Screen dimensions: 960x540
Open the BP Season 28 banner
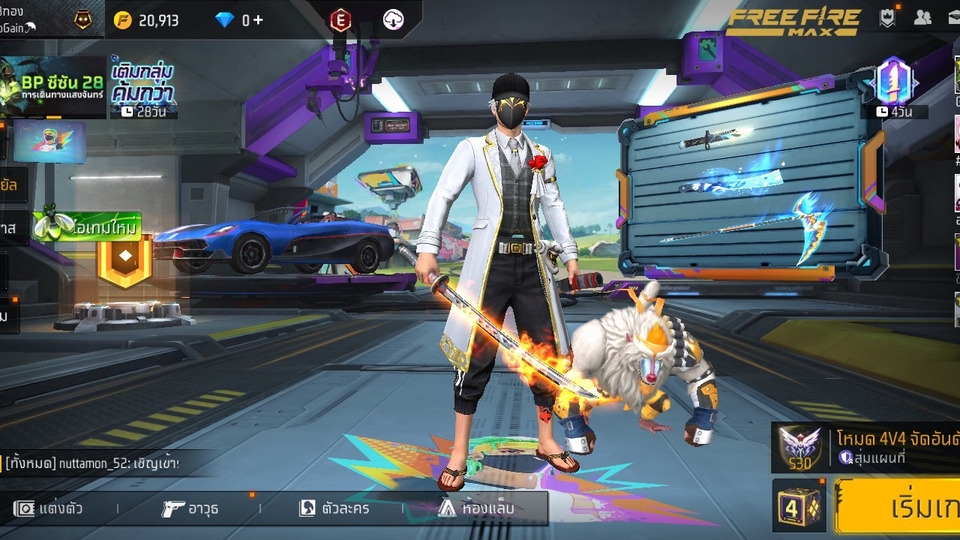tap(53, 87)
